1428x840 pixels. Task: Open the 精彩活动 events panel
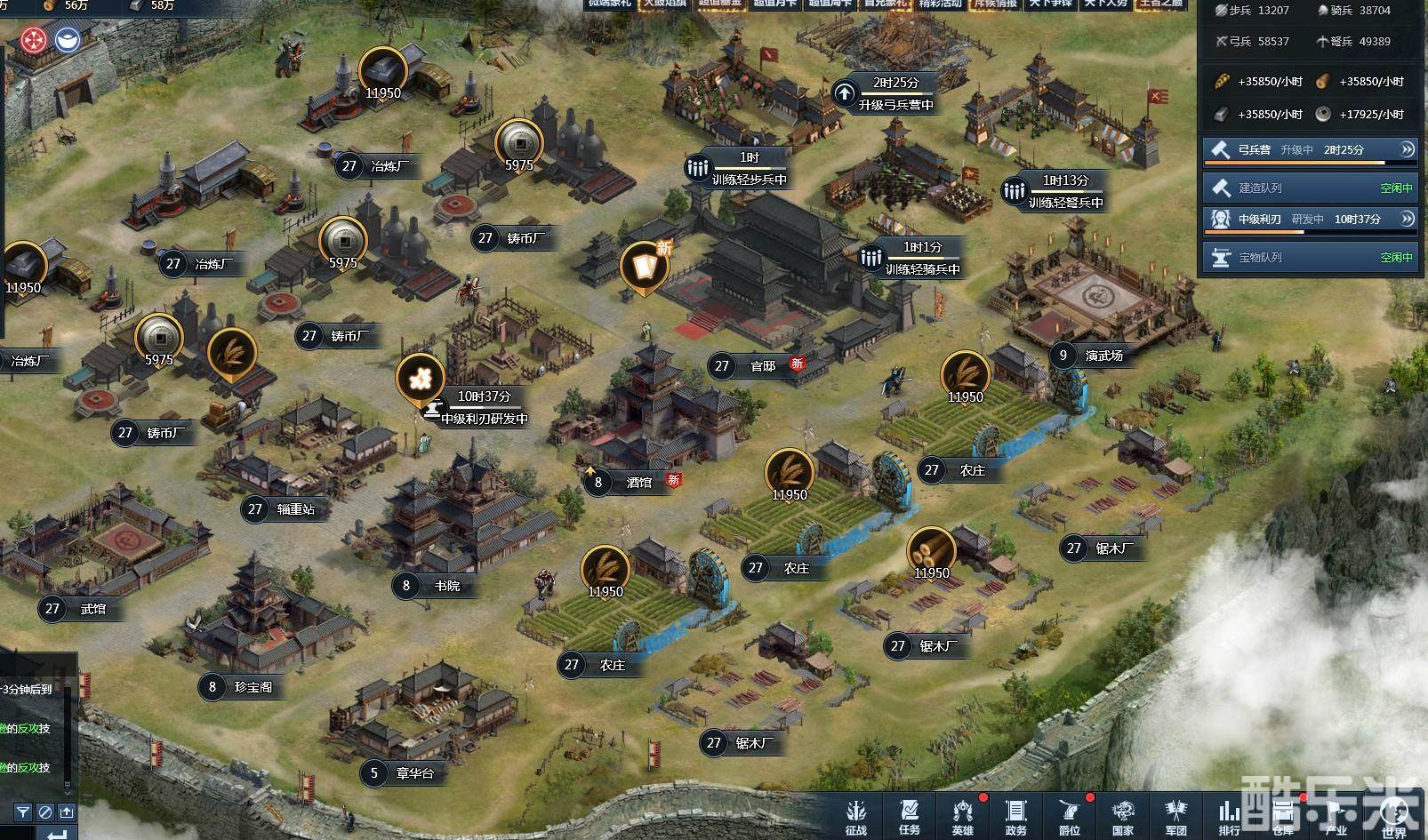tap(941, 4)
